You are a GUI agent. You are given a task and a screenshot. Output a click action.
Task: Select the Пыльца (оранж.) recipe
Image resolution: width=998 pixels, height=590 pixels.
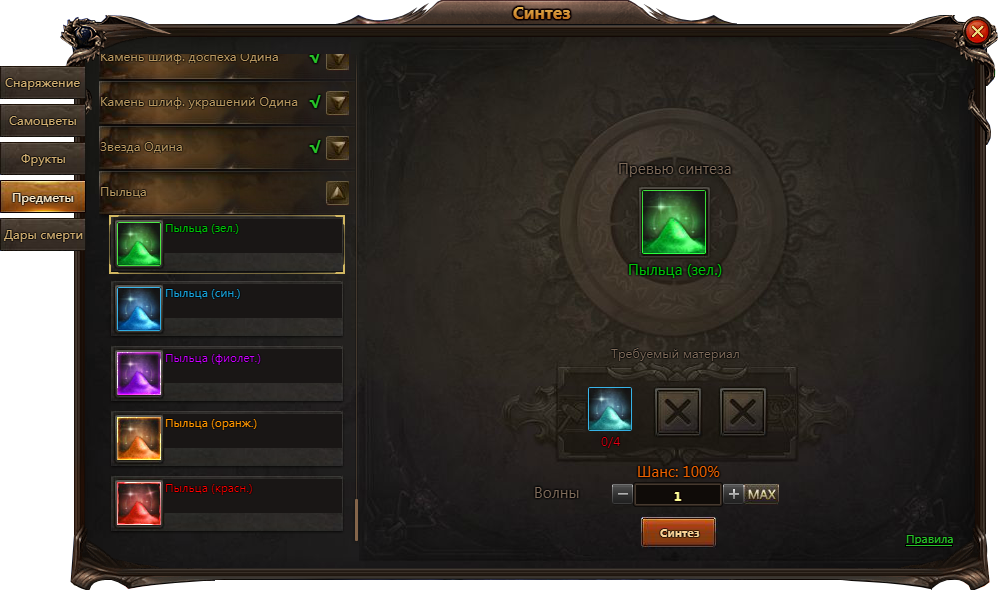point(228,438)
